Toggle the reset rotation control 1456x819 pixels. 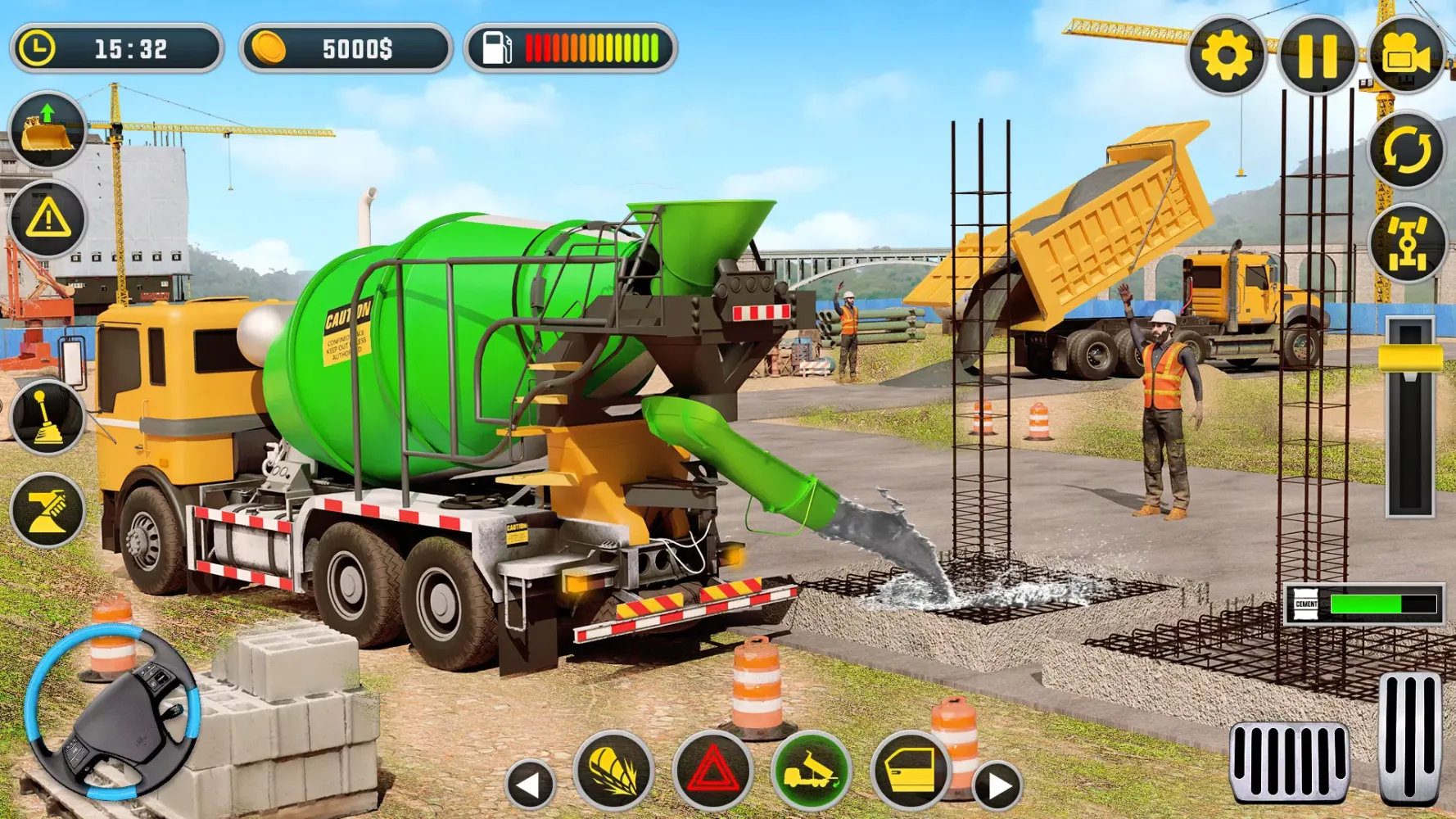[x=1406, y=150]
